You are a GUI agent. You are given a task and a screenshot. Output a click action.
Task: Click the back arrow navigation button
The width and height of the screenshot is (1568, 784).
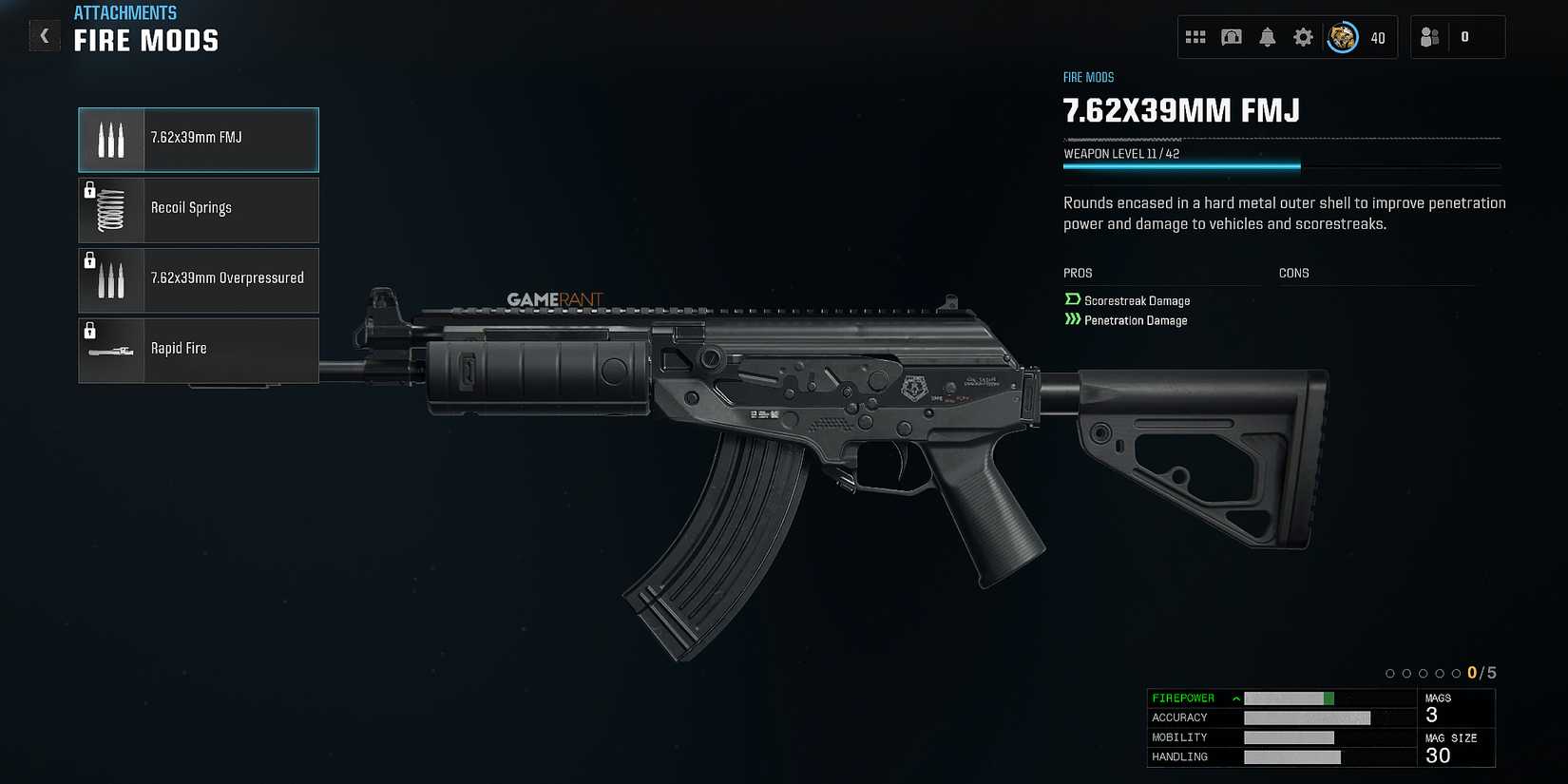(44, 35)
